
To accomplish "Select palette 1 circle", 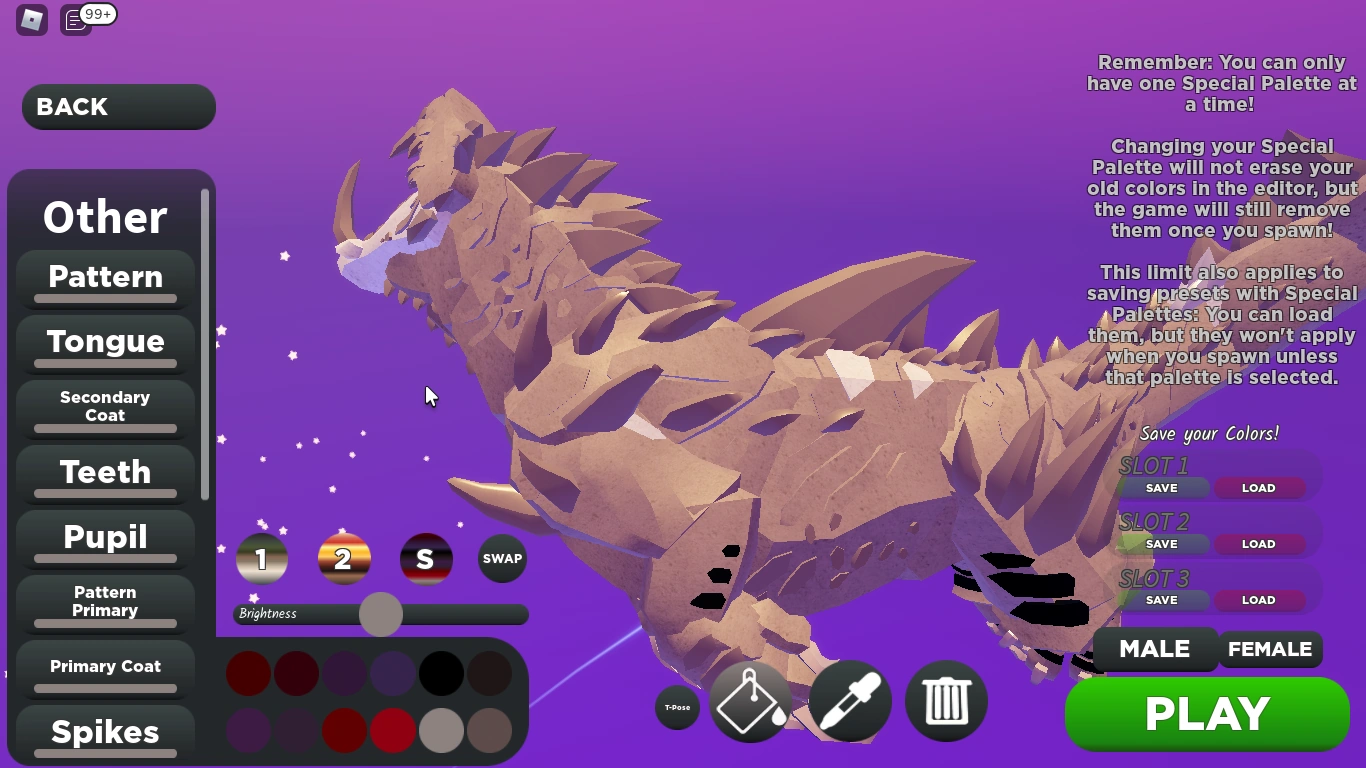I will (x=262, y=559).
